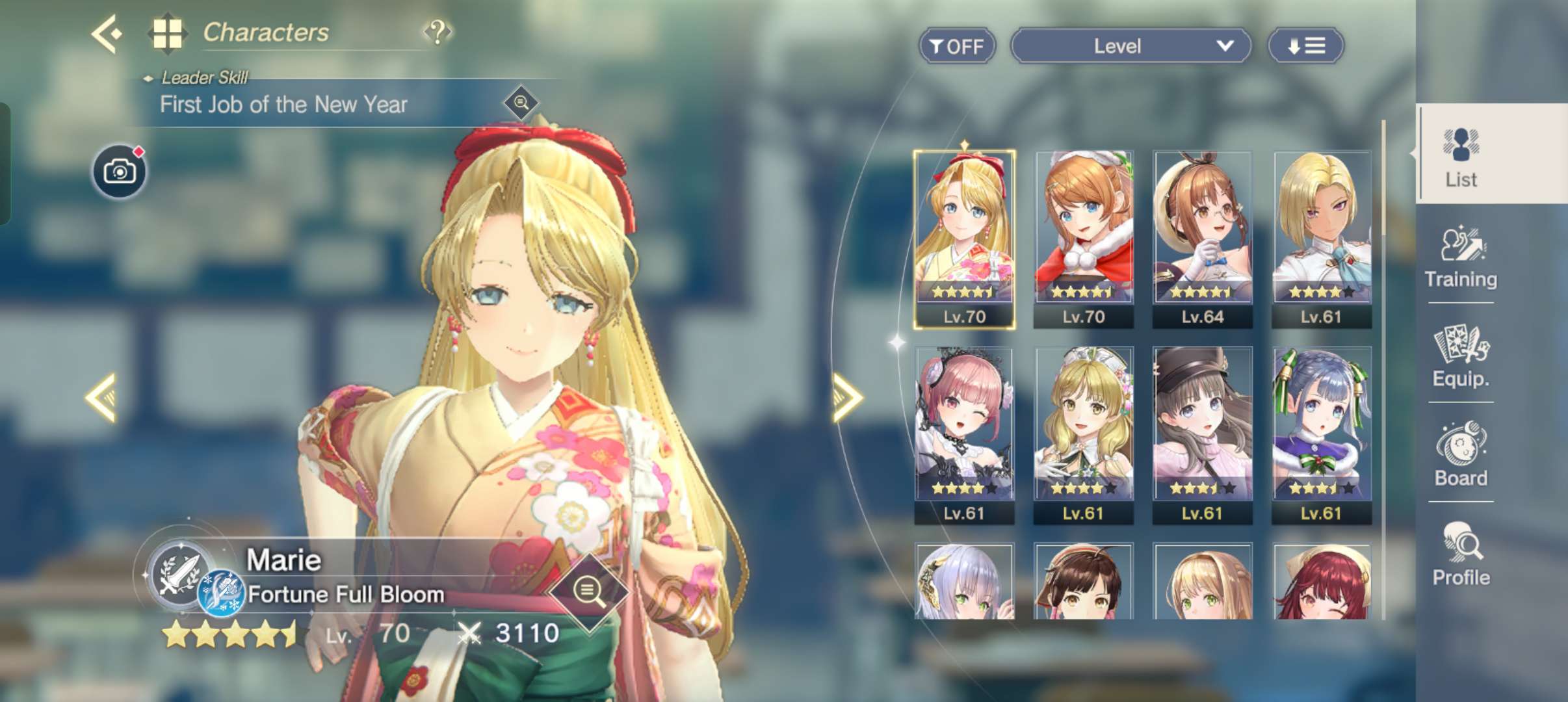Show the next character with right arrow

(848, 397)
